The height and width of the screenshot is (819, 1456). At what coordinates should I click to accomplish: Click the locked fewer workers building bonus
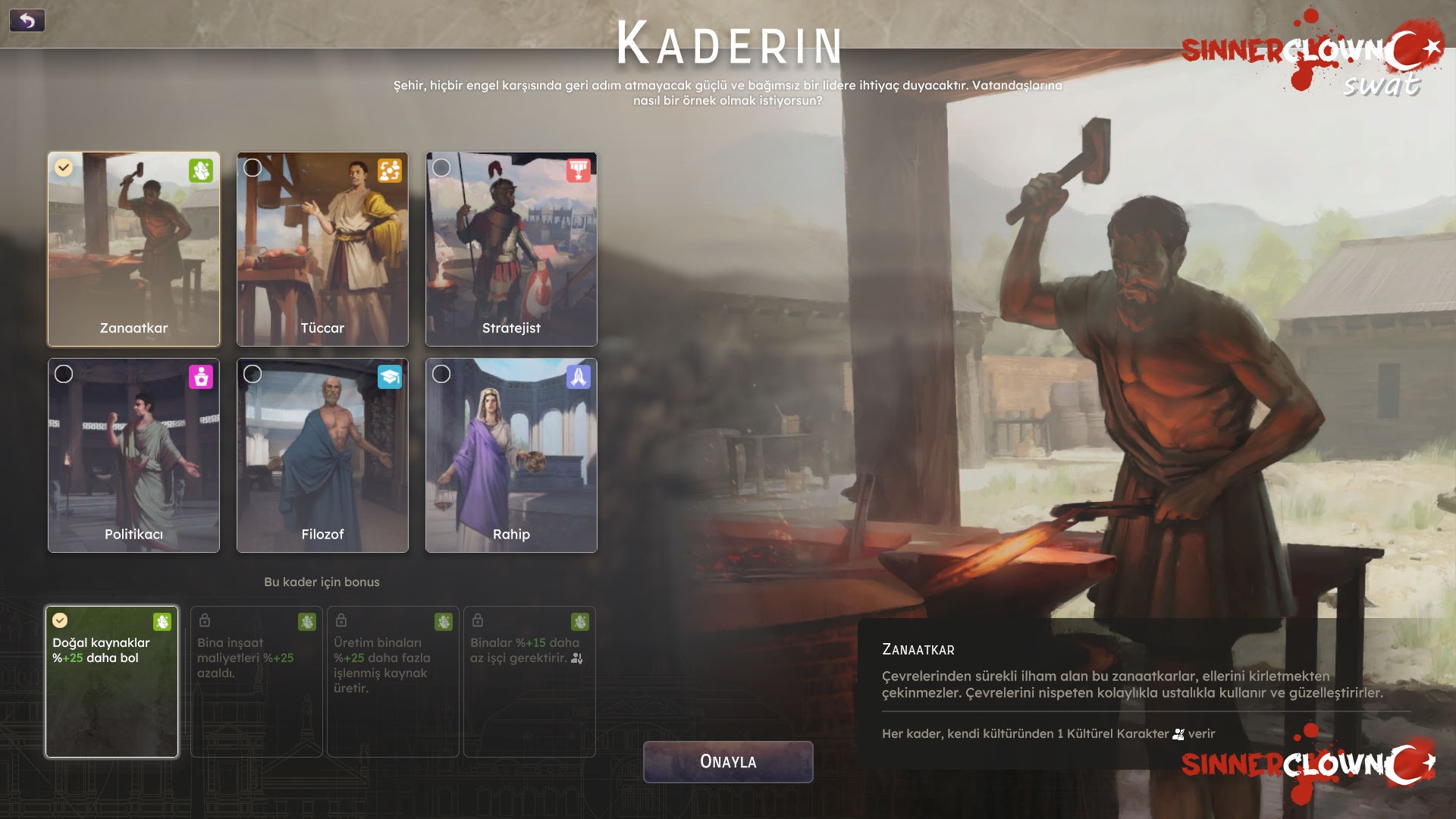click(x=529, y=681)
